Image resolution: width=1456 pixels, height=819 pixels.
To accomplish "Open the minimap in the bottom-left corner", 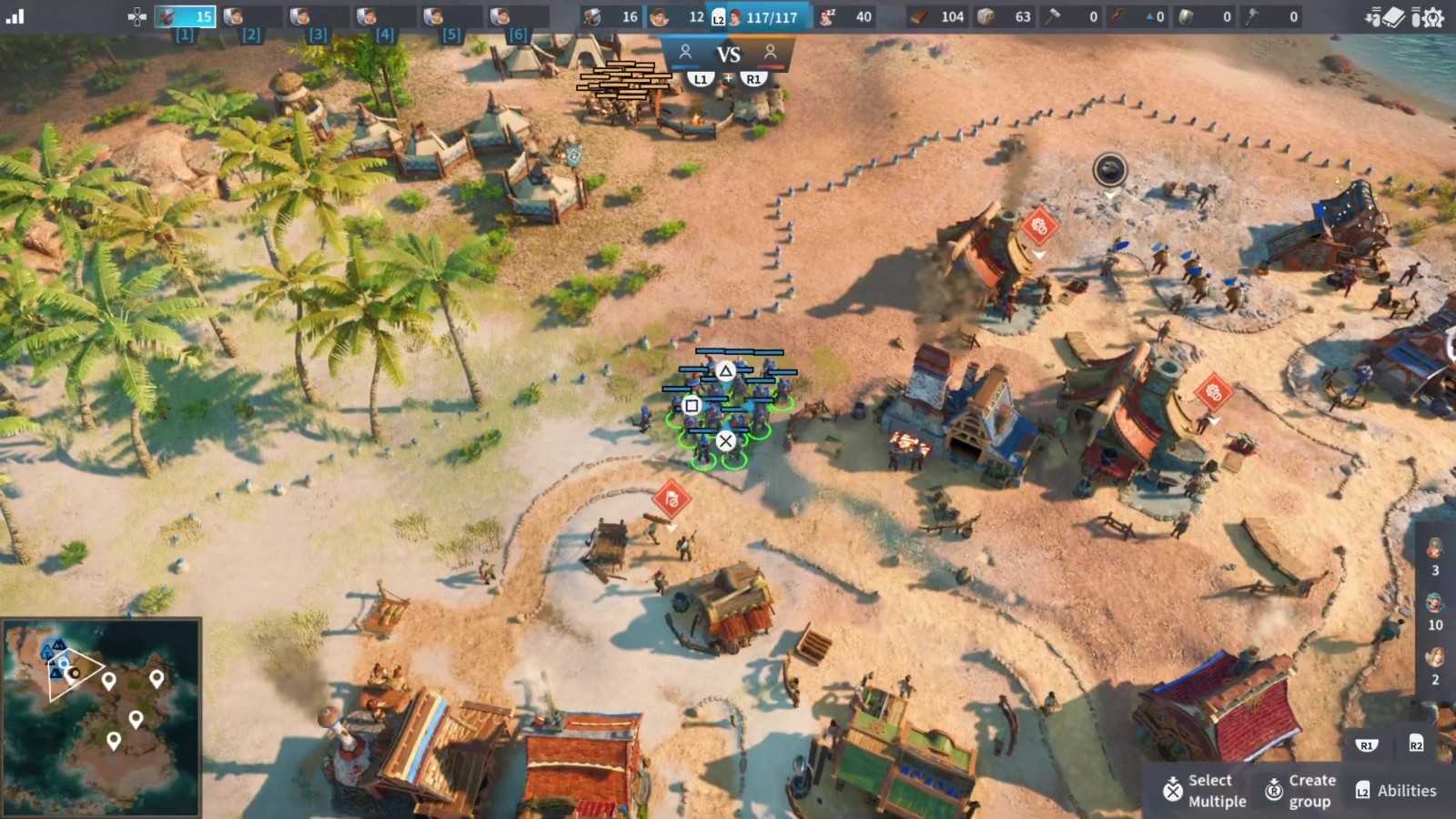I will click(100, 717).
